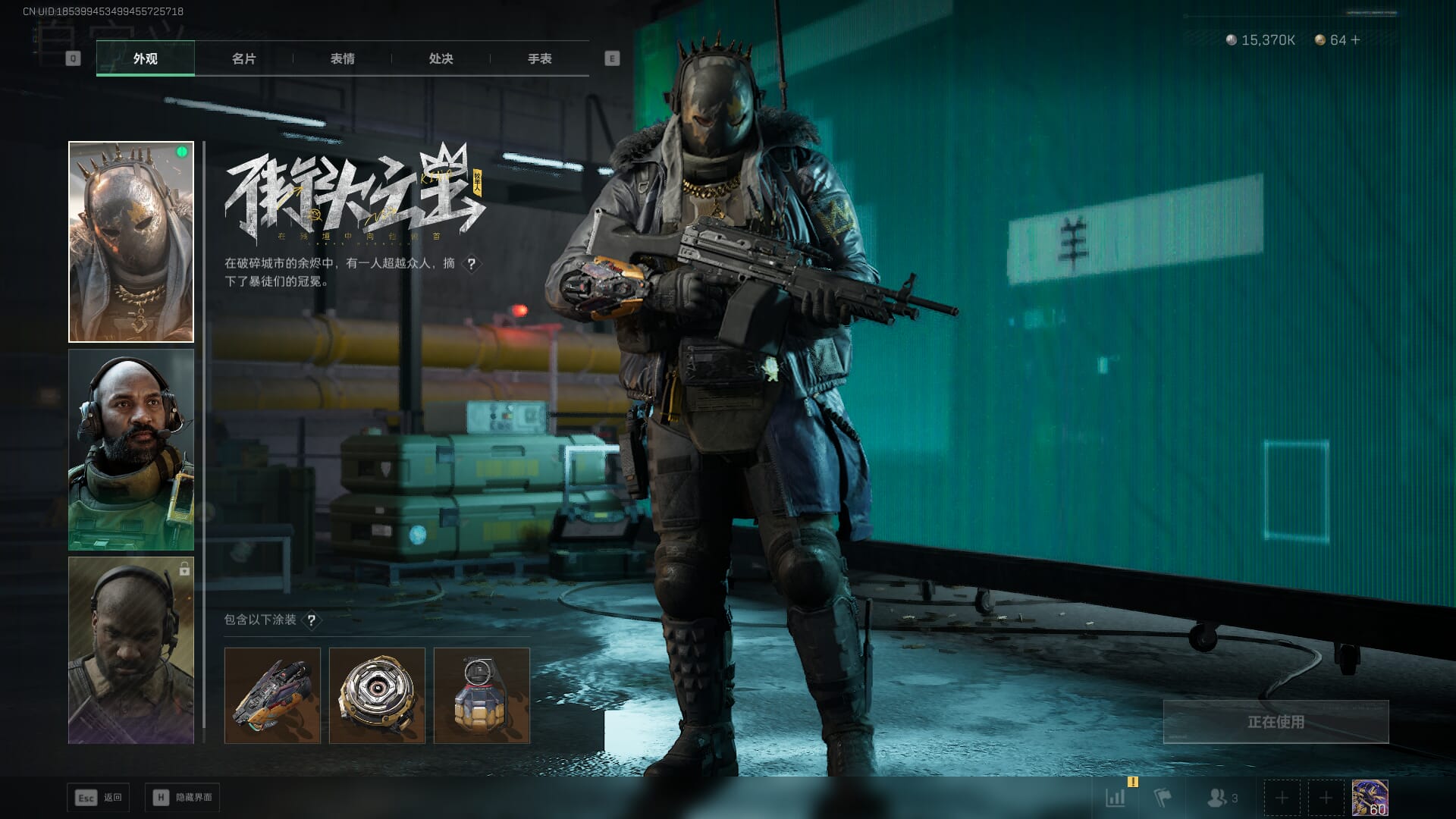This screenshot has height=819, width=1456.
Task: Open the statistics bar chart icon
Action: (1116, 798)
